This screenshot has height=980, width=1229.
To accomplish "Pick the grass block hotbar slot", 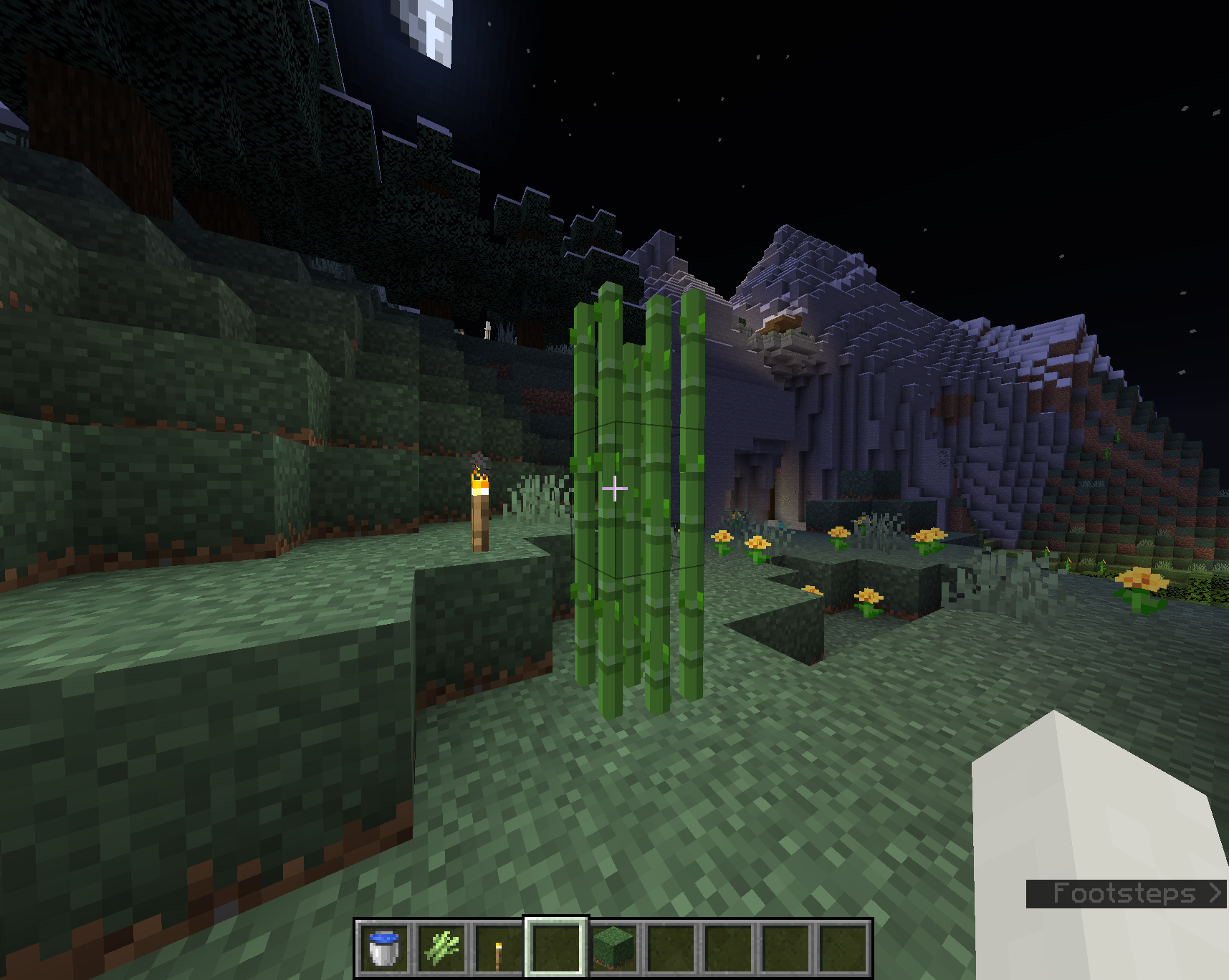I will coord(613,948).
